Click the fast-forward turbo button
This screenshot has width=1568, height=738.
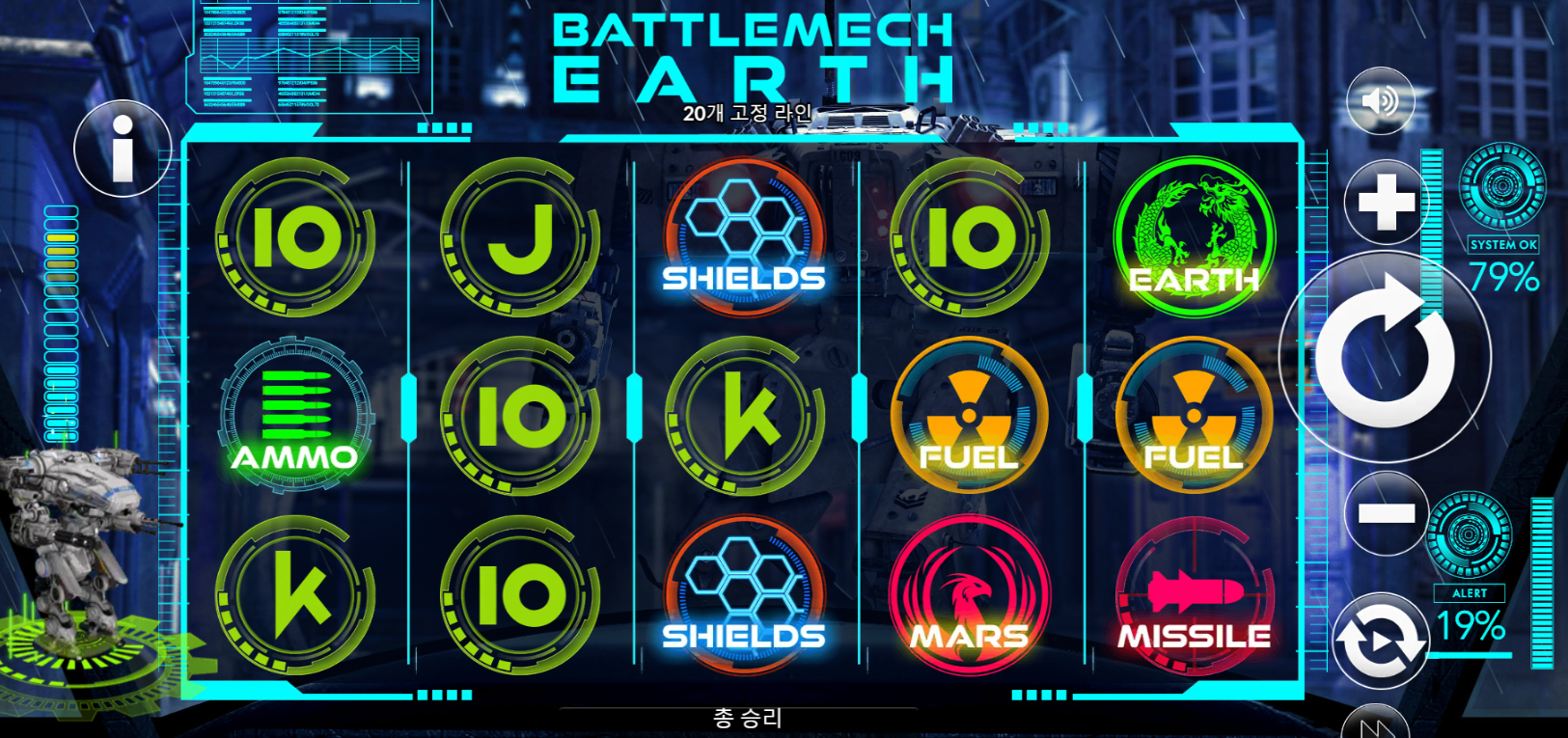(1377, 725)
